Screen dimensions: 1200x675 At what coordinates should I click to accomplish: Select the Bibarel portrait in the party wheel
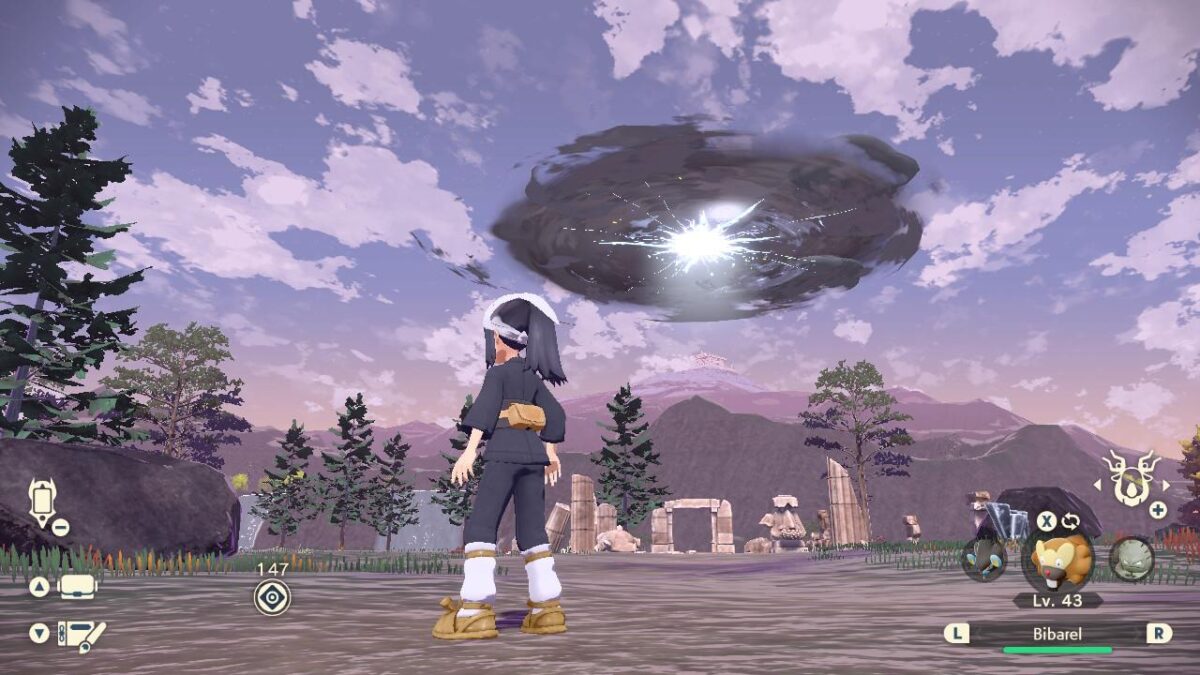(x=1058, y=560)
